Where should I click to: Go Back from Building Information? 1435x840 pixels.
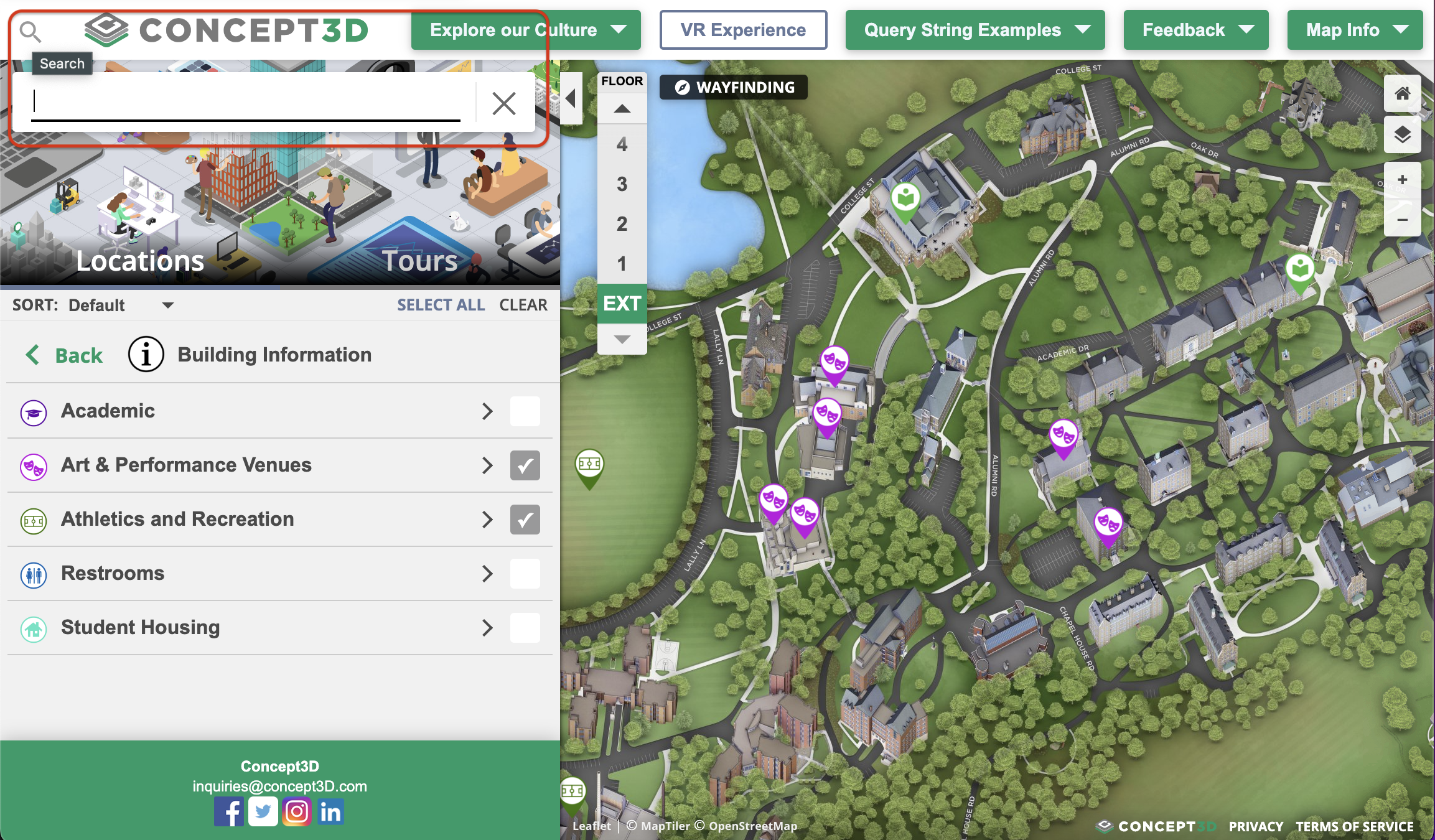pyautogui.click(x=64, y=355)
